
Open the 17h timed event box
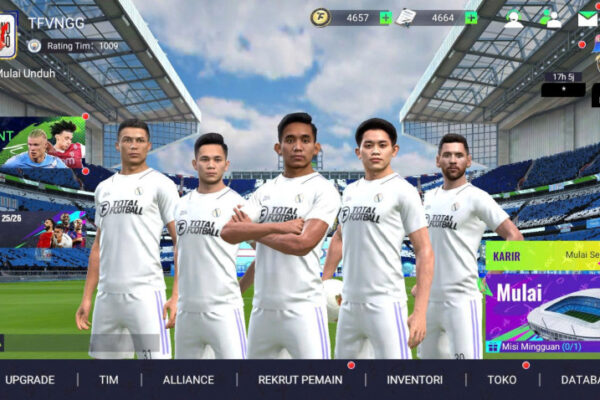click(x=563, y=83)
